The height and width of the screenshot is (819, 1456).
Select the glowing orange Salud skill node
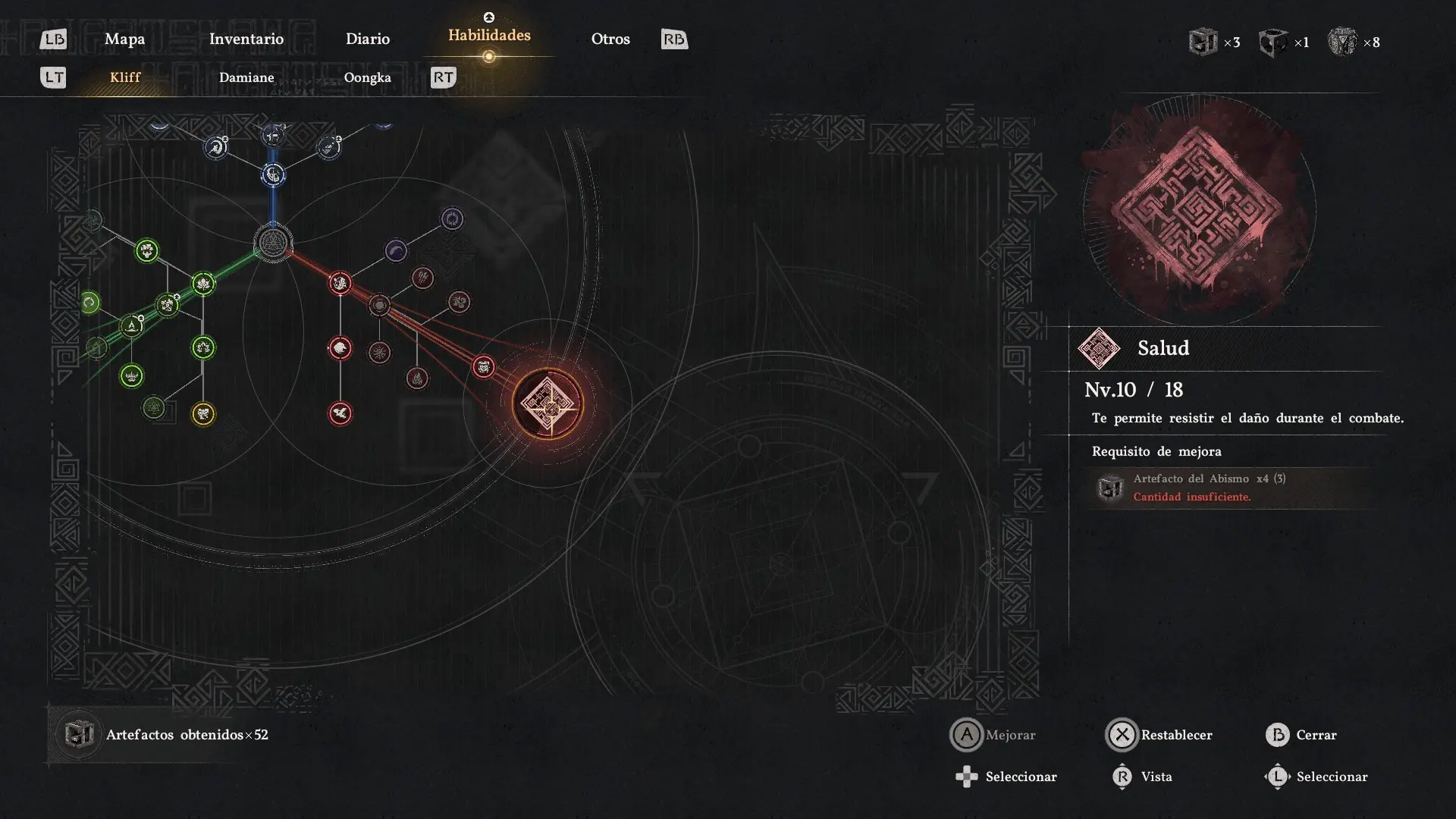(x=548, y=403)
